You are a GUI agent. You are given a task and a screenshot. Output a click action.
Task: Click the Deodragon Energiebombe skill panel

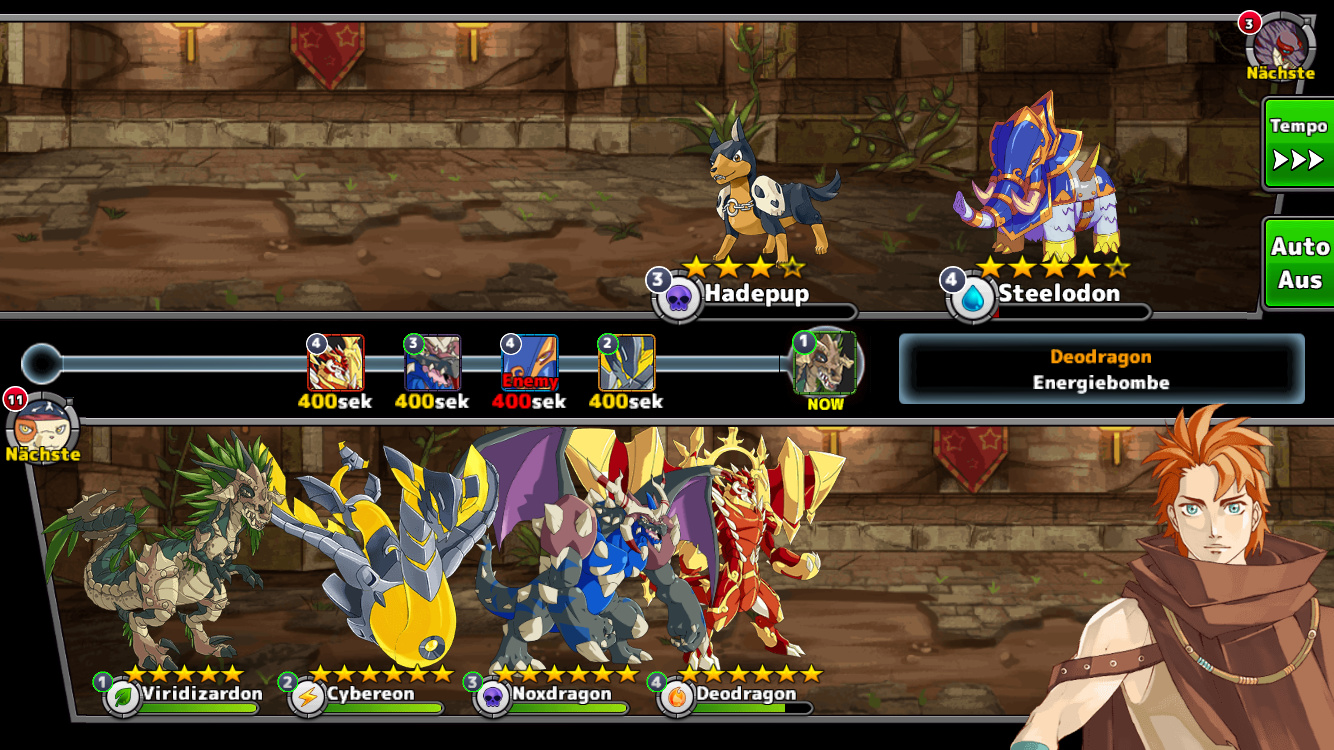pyautogui.click(x=1101, y=369)
